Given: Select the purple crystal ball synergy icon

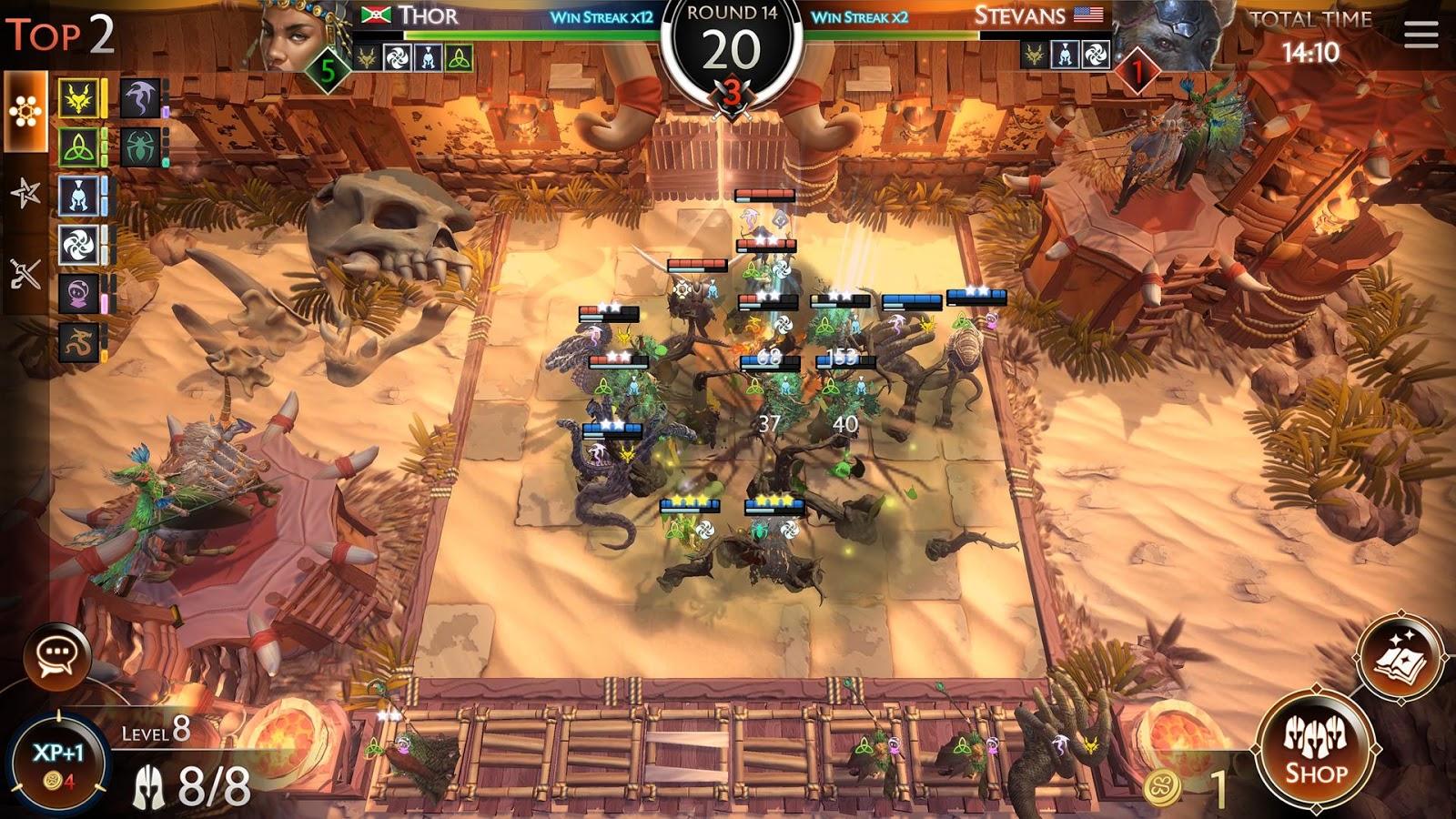Looking at the screenshot, I should coord(79,294).
